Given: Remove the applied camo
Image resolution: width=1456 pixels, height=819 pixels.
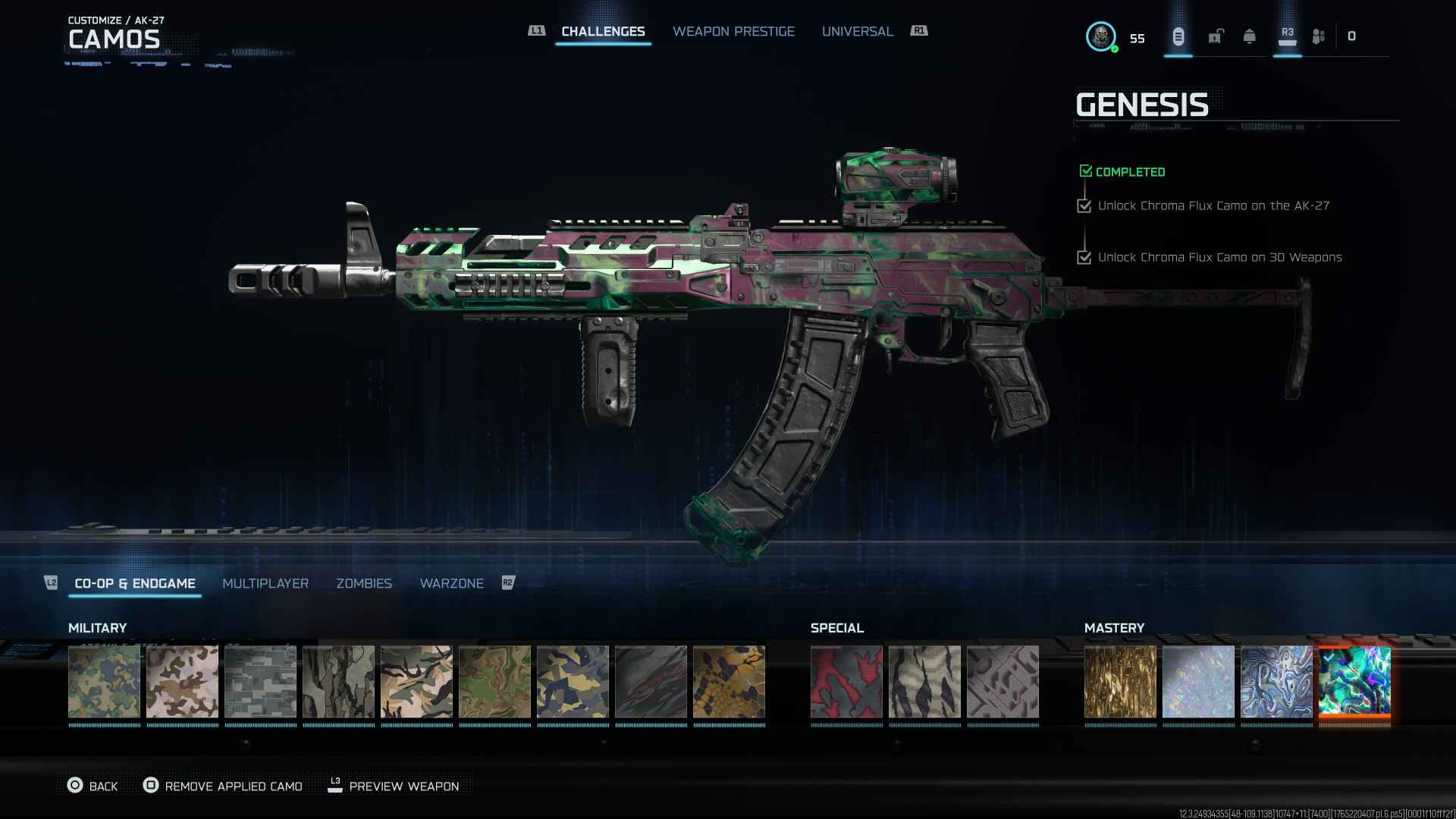Looking at the screenshot, I should 223,786.
